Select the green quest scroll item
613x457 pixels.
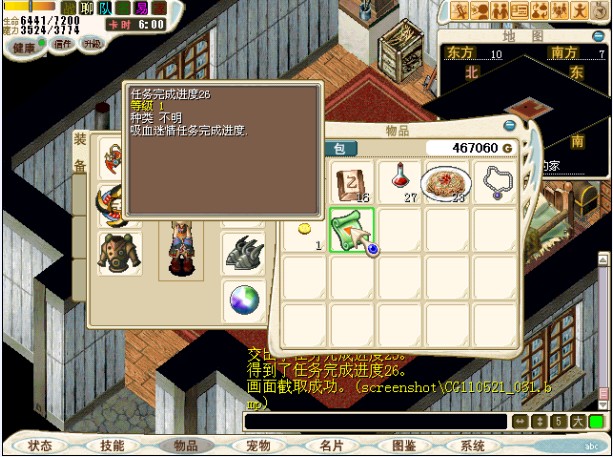pyautogui.click(x=351, y=229)
